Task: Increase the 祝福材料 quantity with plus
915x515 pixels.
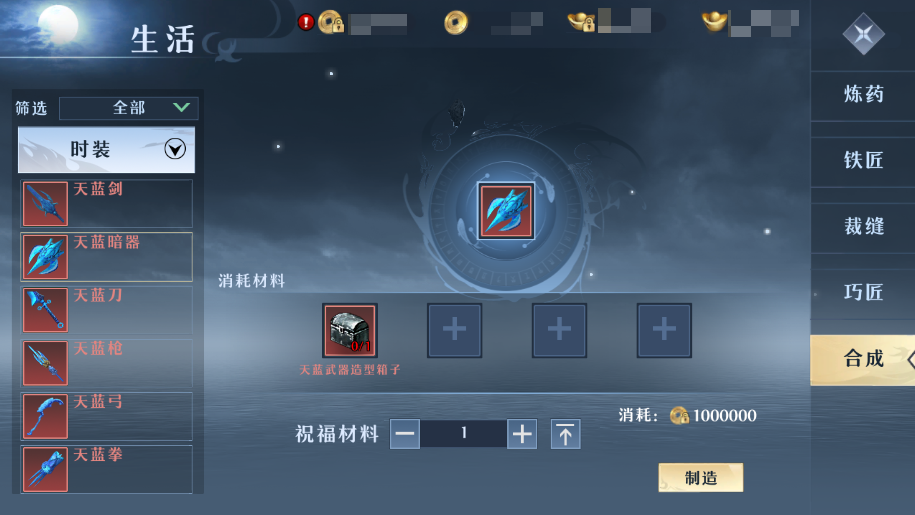Action: click(522, 434)
